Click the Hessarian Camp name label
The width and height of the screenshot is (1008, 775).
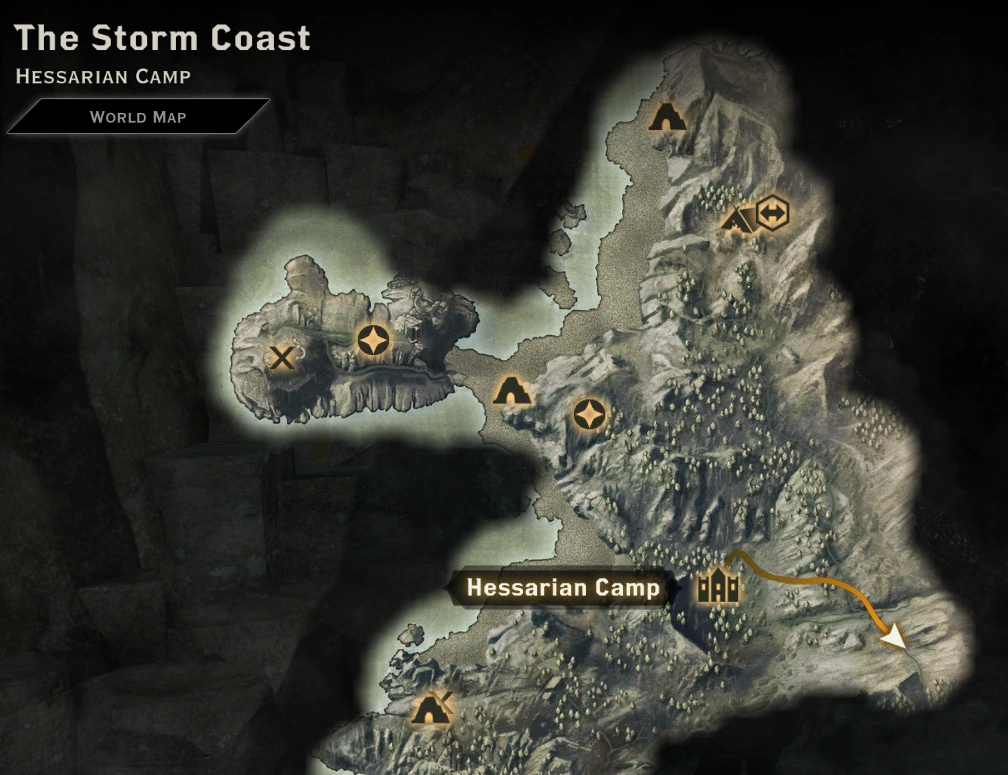pyautogui.click(x=563, y=587)
